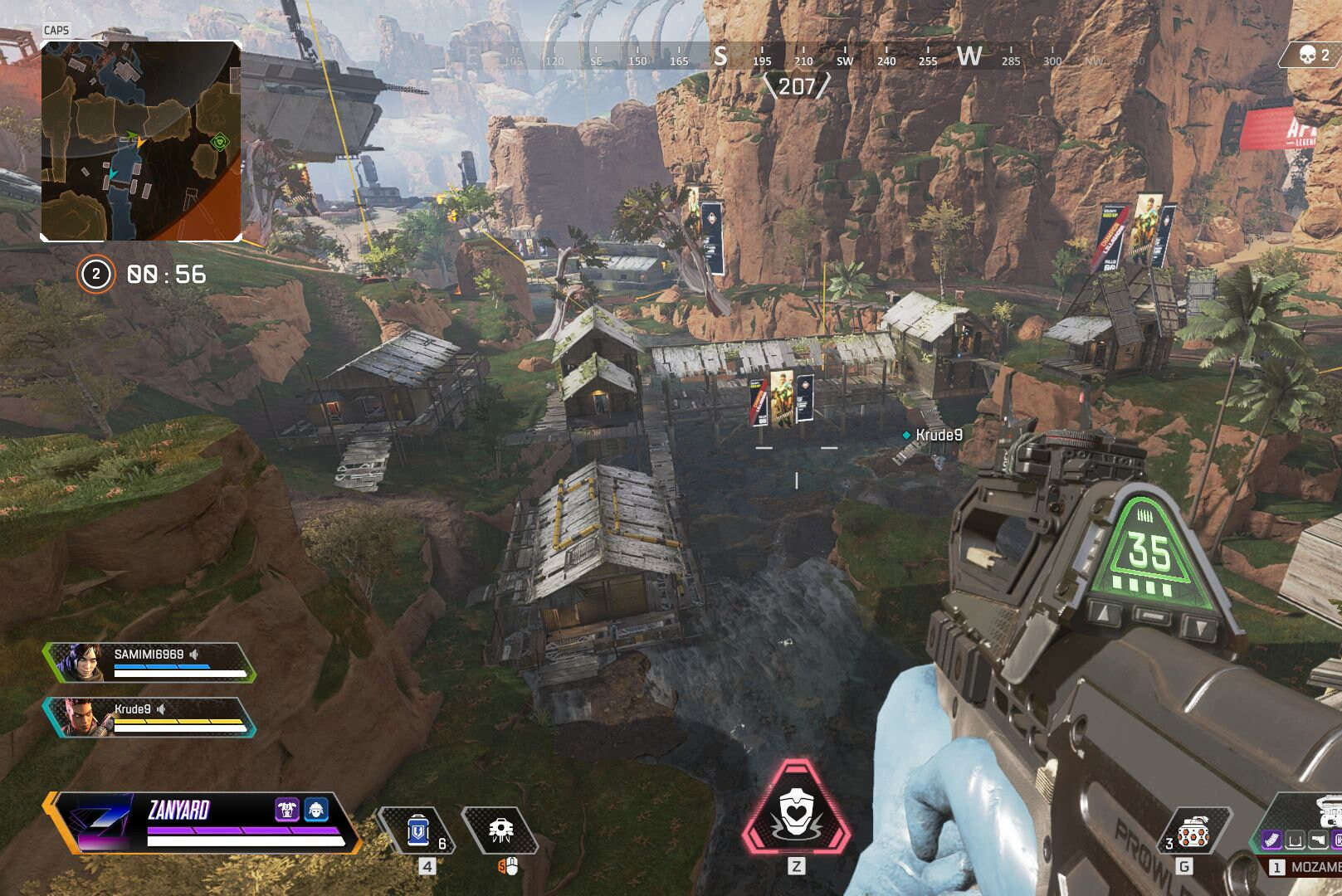
Task: Click the blue helmet icon on ZANYARD's banner
Action: click(316, 809)
